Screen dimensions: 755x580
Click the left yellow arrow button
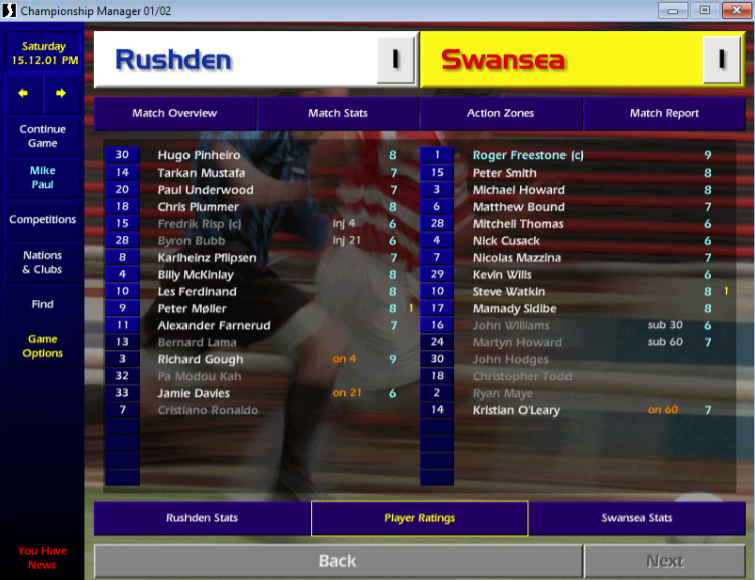[24, 94]
